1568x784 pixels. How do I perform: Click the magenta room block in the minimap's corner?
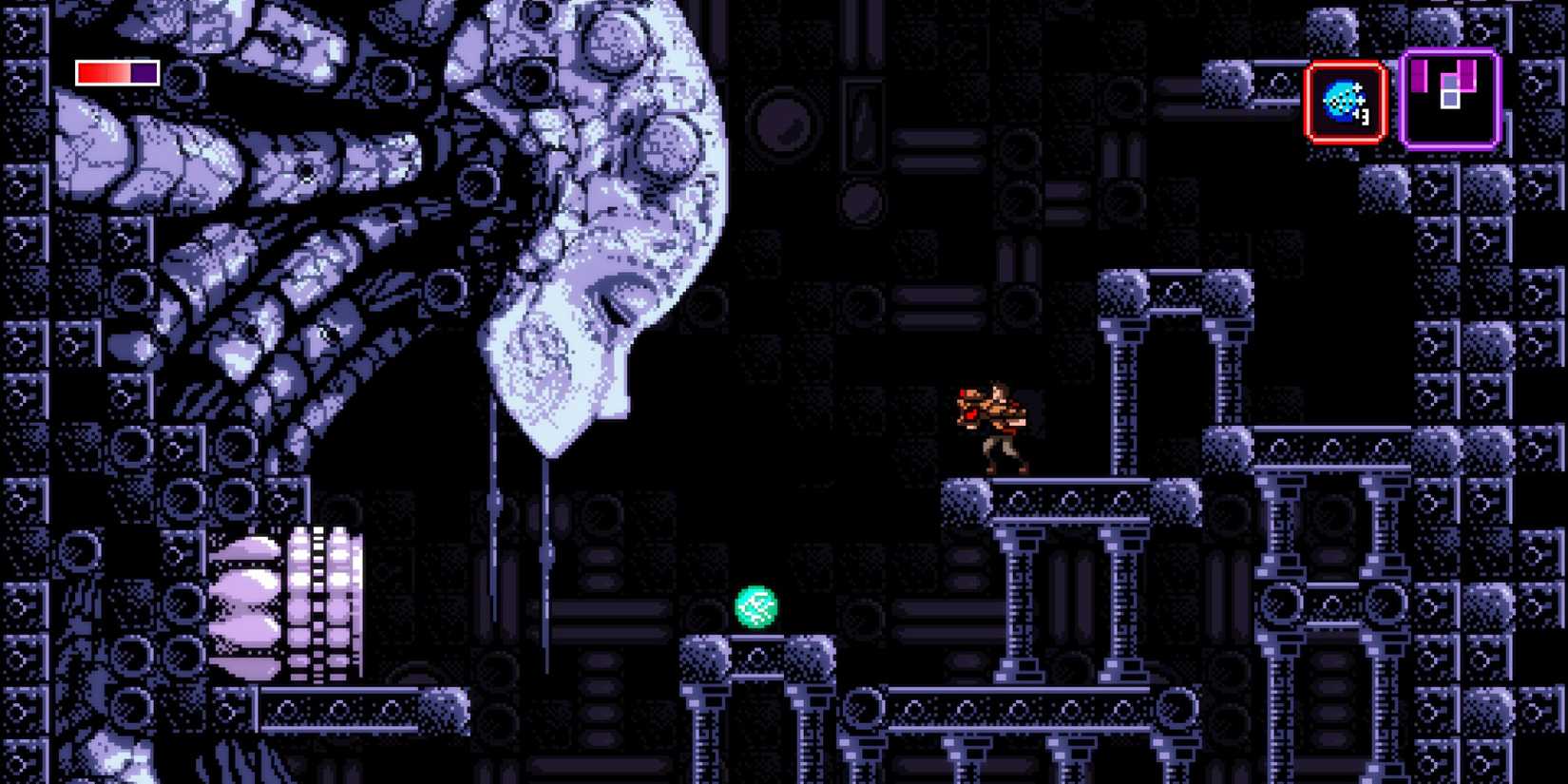coord(1419,76)
